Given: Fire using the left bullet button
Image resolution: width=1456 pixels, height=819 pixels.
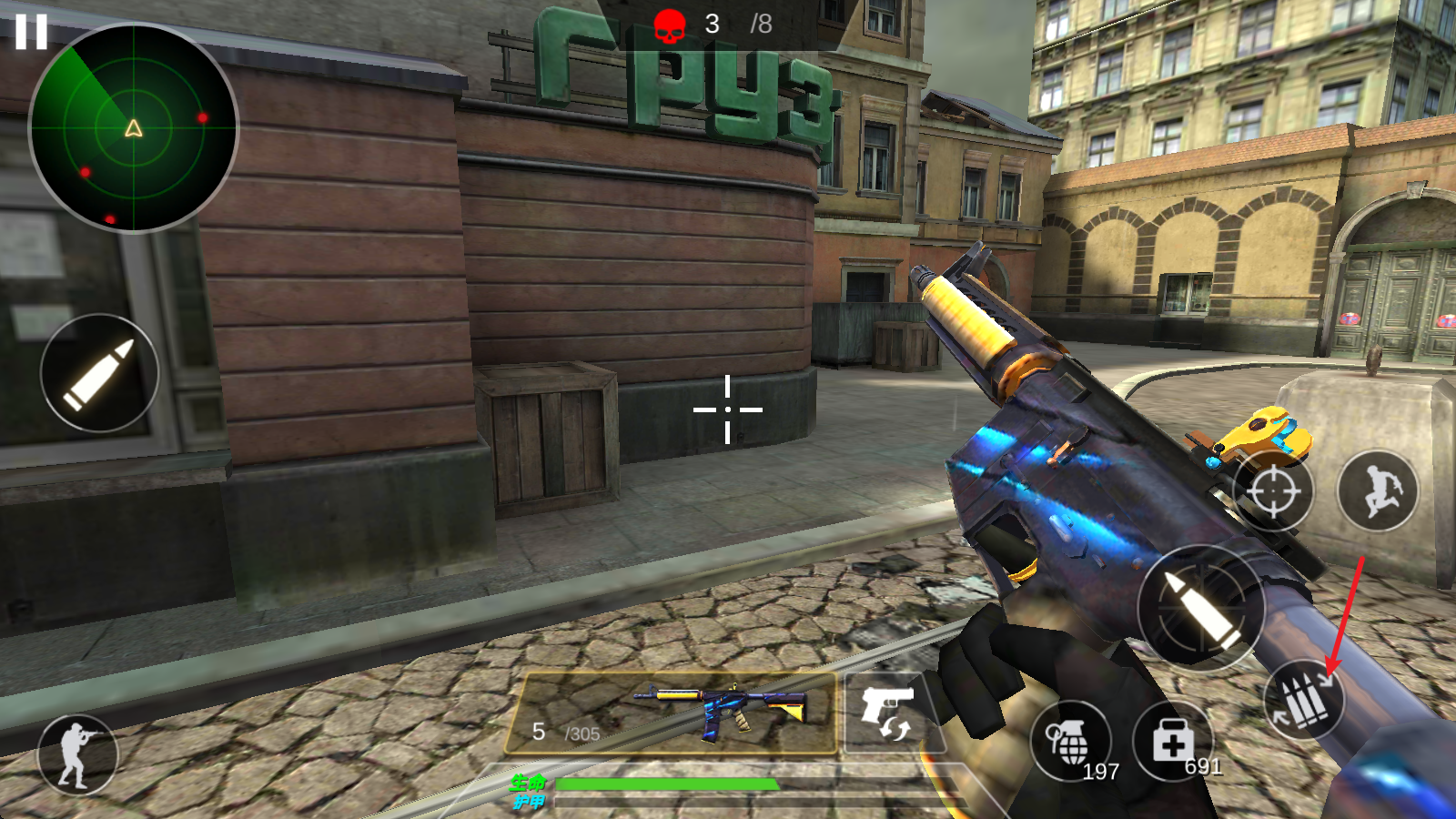Looking at the screenshot, I should point(99,373).
